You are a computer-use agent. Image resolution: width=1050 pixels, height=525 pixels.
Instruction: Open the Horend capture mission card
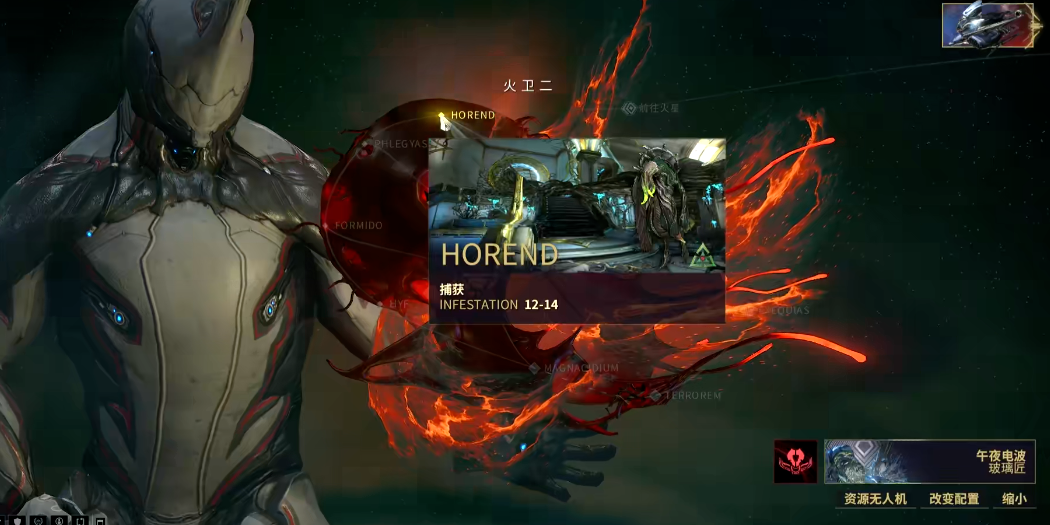click(x=576, y=230)
